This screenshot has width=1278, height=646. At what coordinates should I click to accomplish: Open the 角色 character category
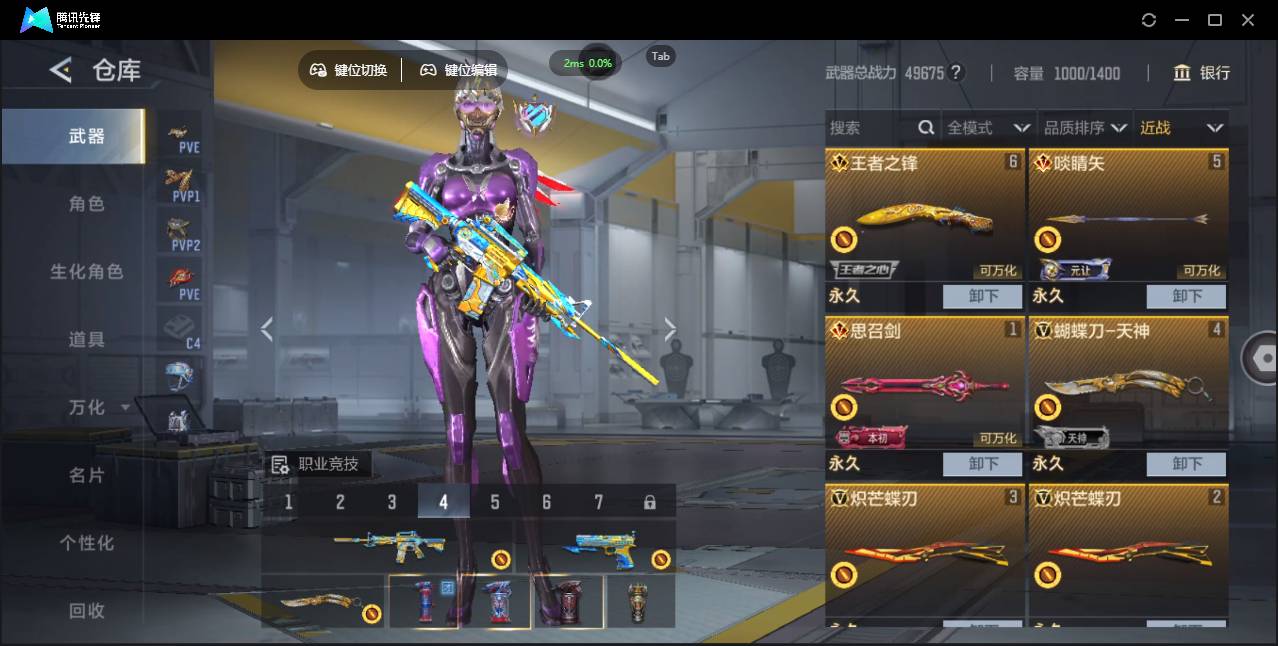click(x=86, y=204)
